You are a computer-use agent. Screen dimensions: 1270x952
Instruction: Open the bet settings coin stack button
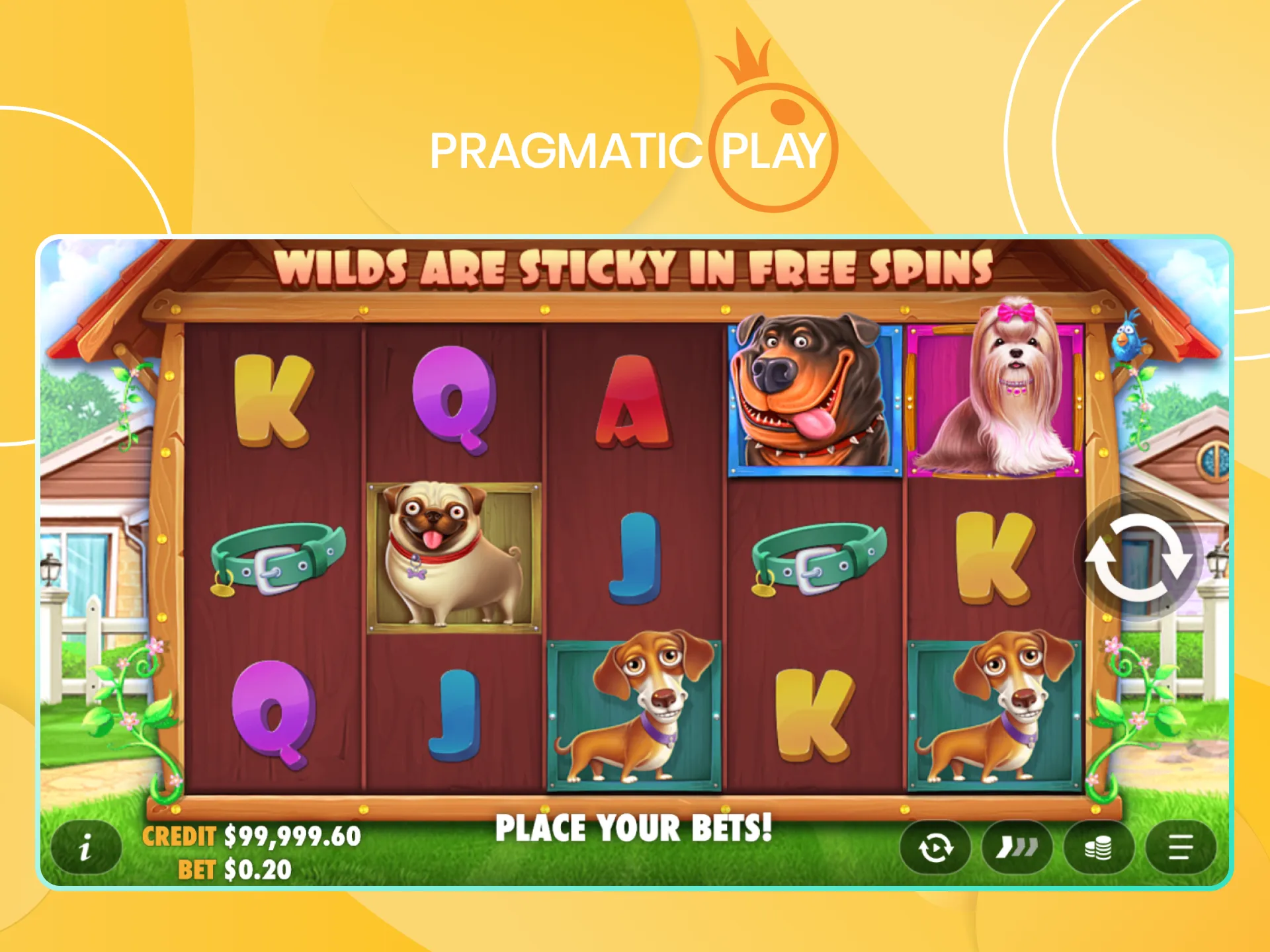tap(1099, 848)
